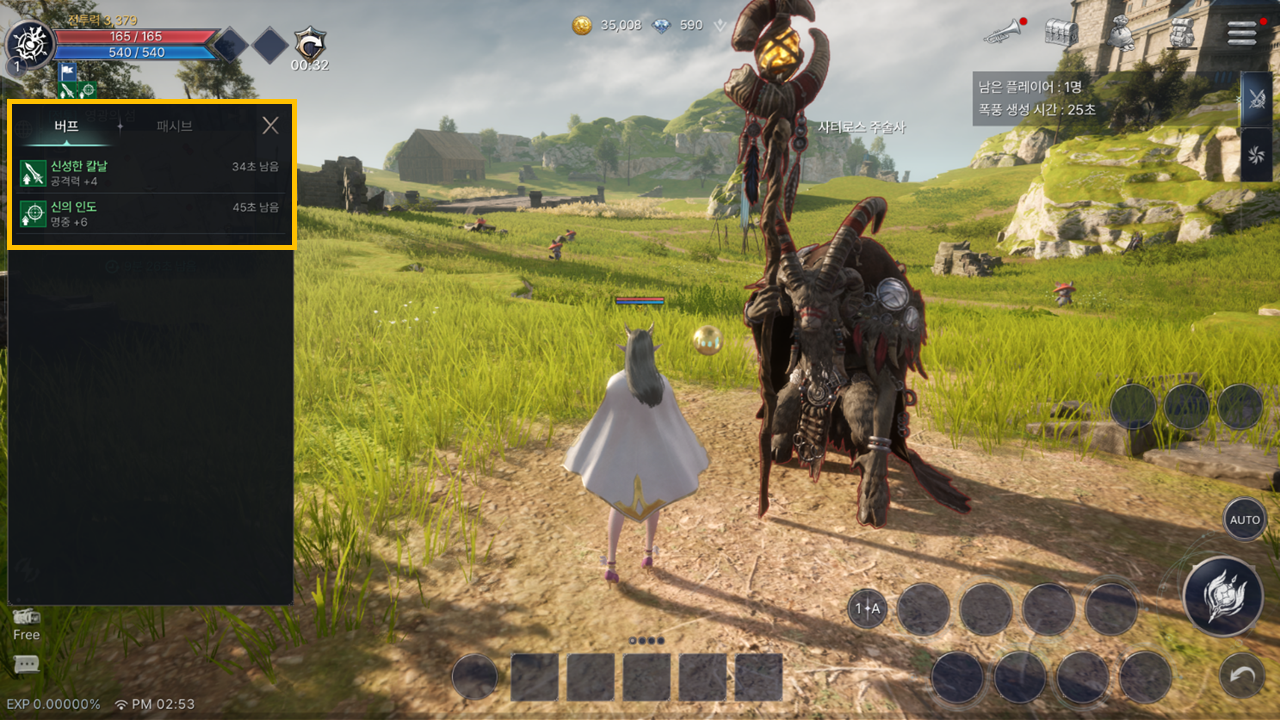Switch skill preset with 1/A button
The image size is (1280, 720).
click(867, 608)
